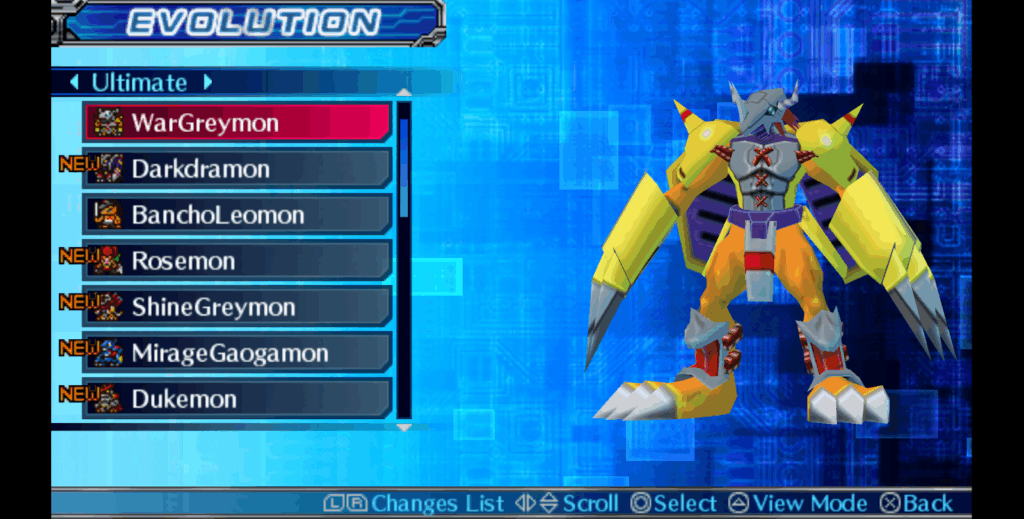This screenshot has width=1024, height=519.
Task: Click the list's scroll-down arrow
Action: tap(404, 427)
